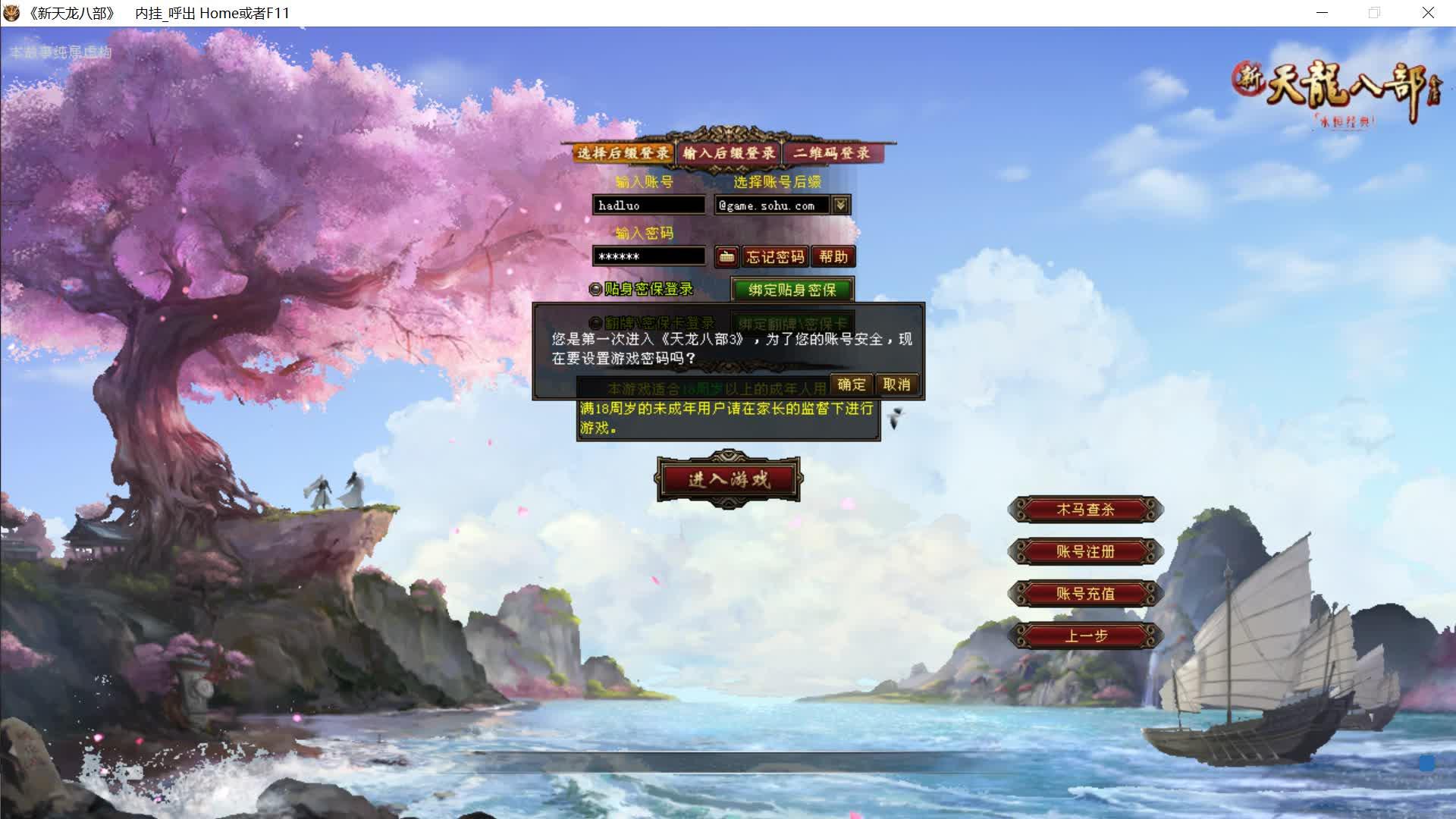This screenshot has width=1456, height=819.
Task: Select the 翻牌\密保卡登录 radio button
Action: (595, 322)
